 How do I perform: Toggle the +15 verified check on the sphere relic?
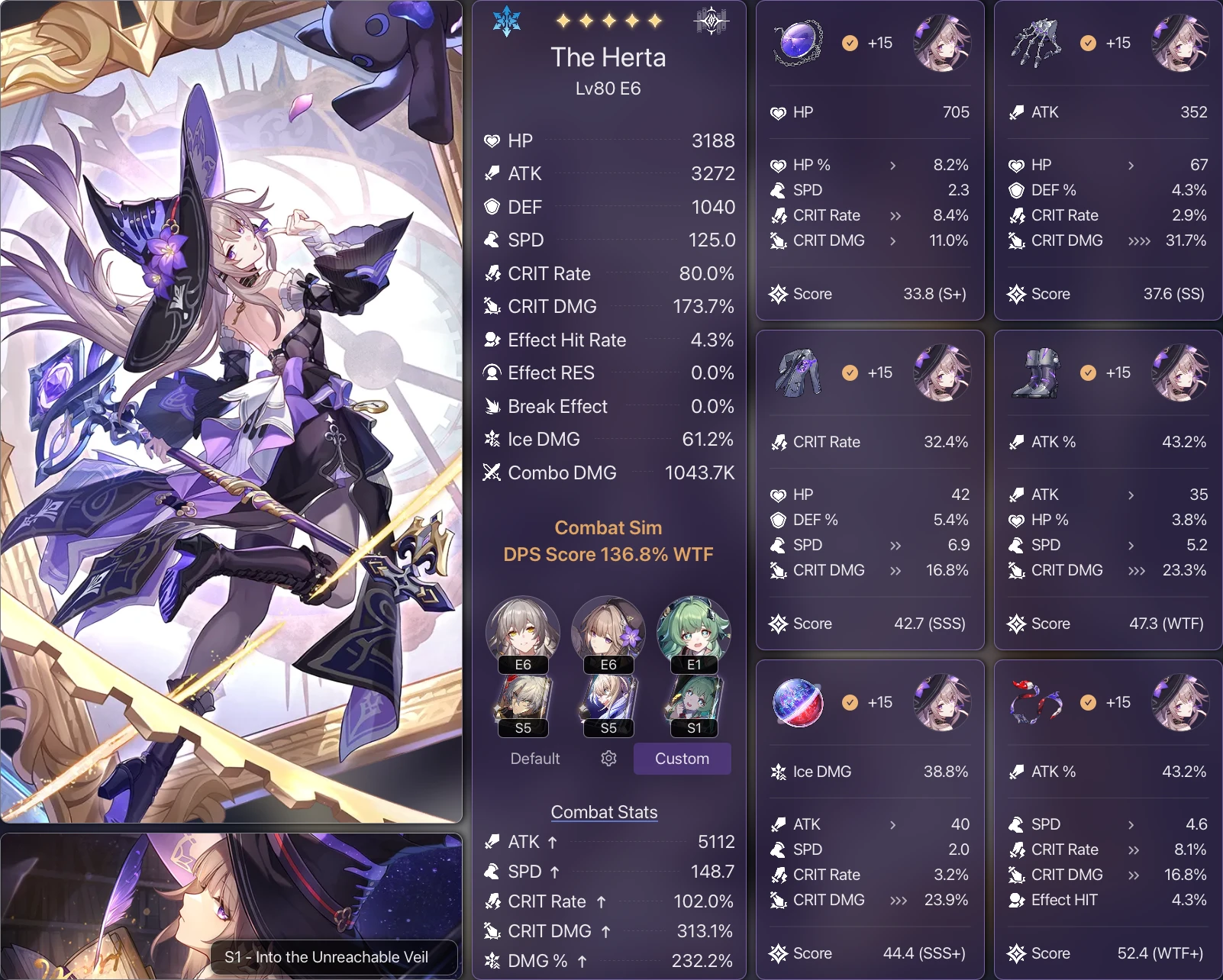pyautogui.click(x=850, y=703)
